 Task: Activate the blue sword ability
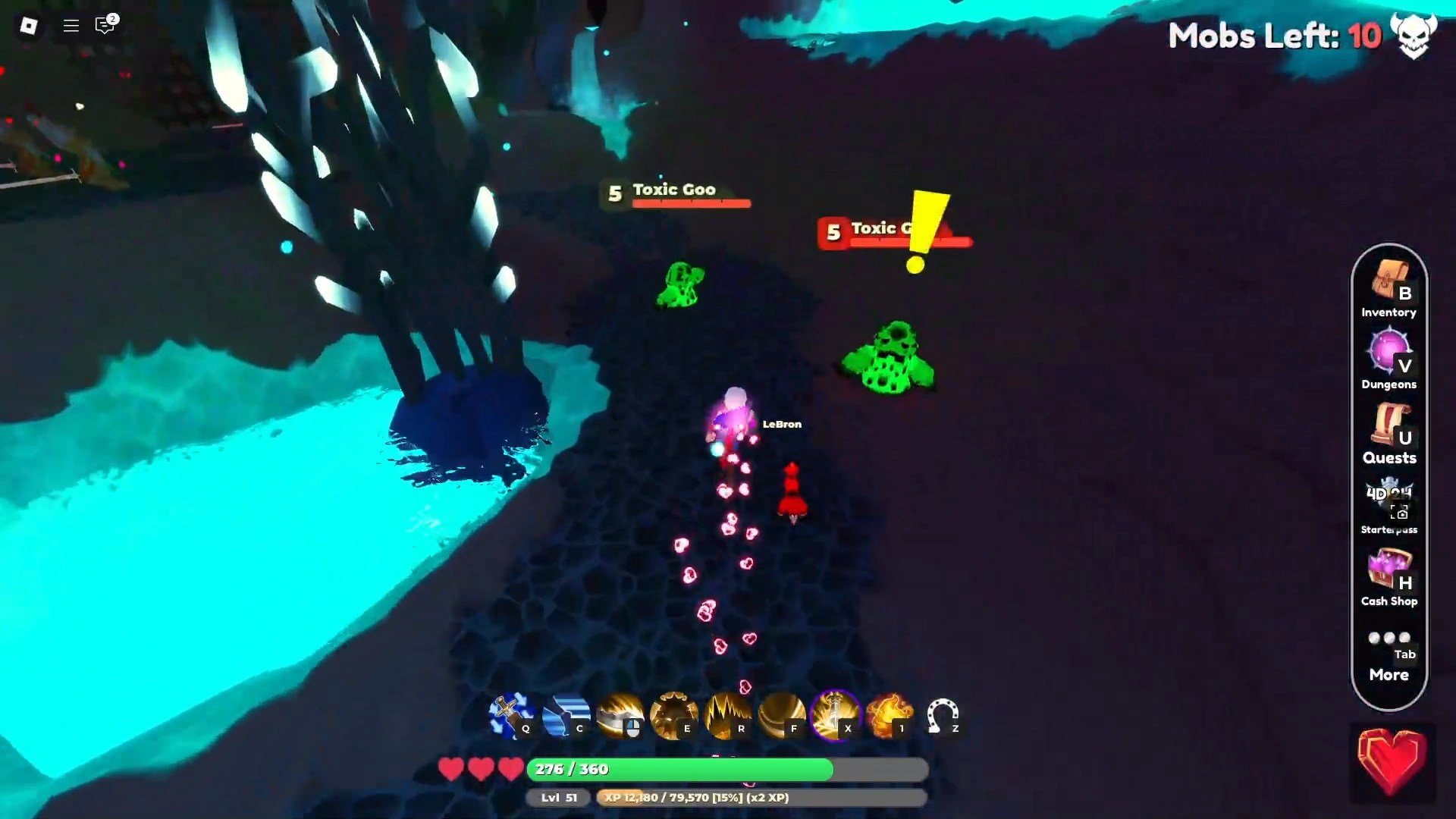point(511,716)
